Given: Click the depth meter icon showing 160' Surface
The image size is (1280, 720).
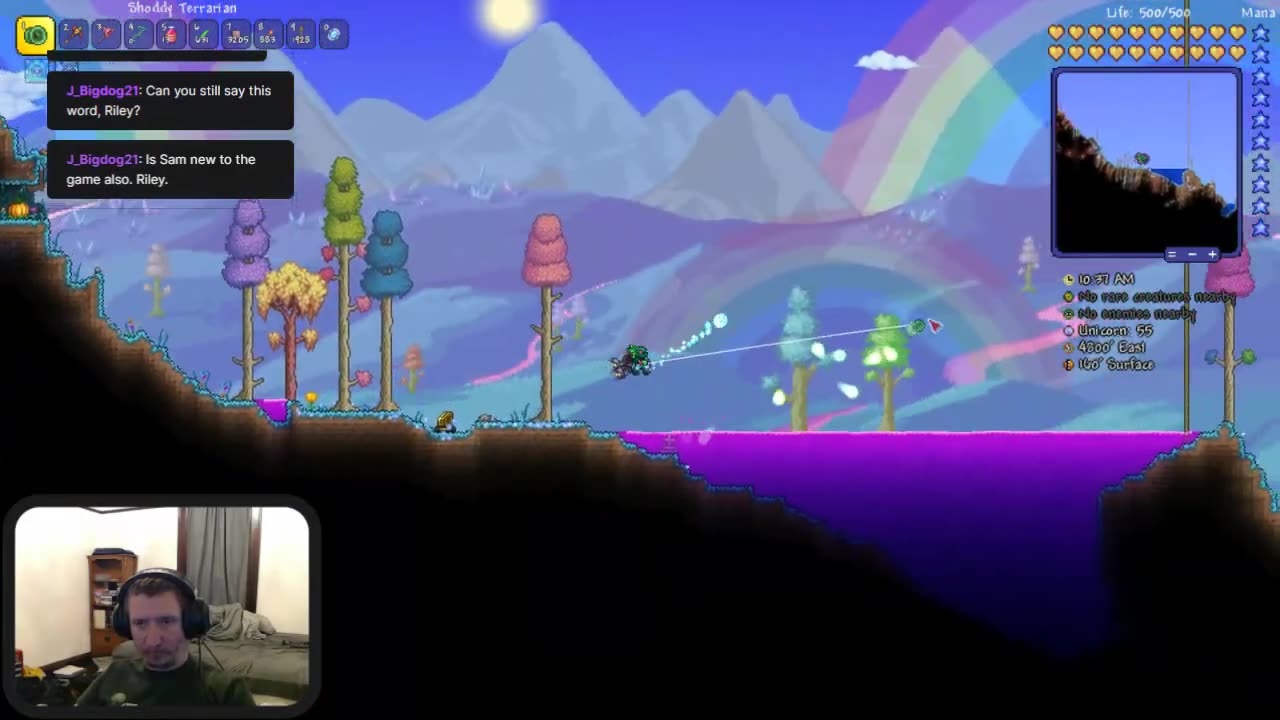Looking at the screenshot, I should tap(1069, 364).
